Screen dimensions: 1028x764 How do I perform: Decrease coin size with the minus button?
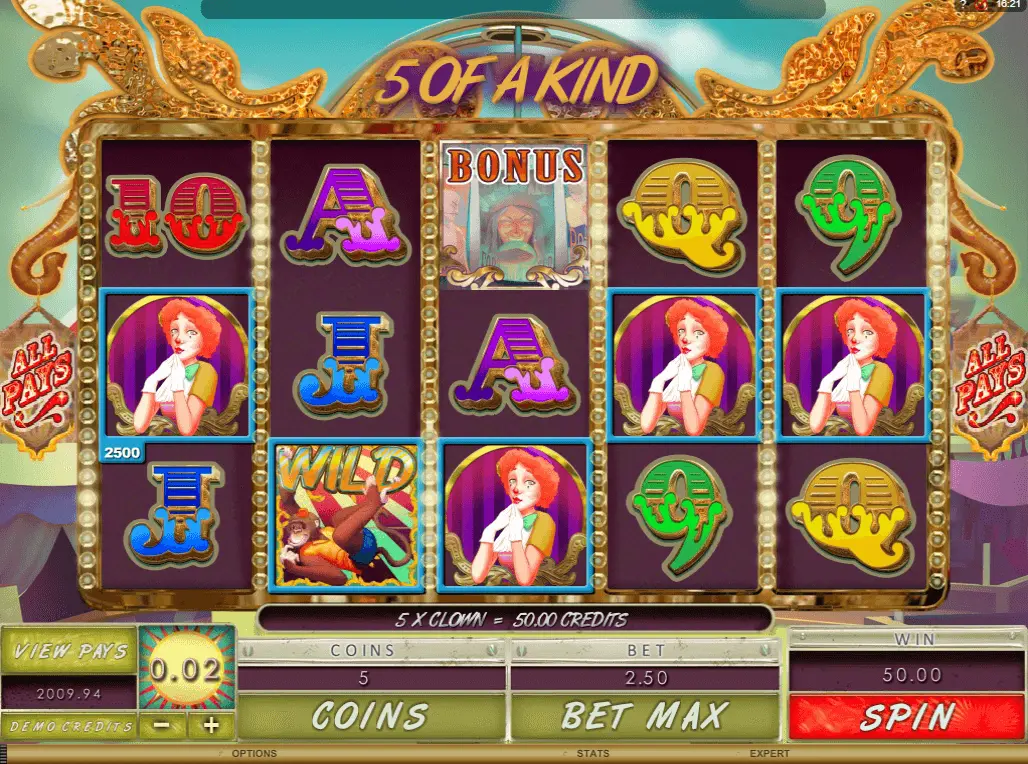tap(159, 725)
